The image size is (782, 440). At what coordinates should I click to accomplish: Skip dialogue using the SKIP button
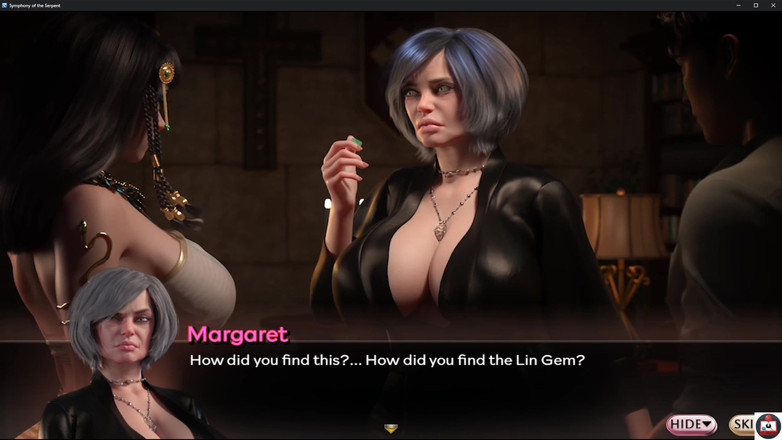(742, 425)
